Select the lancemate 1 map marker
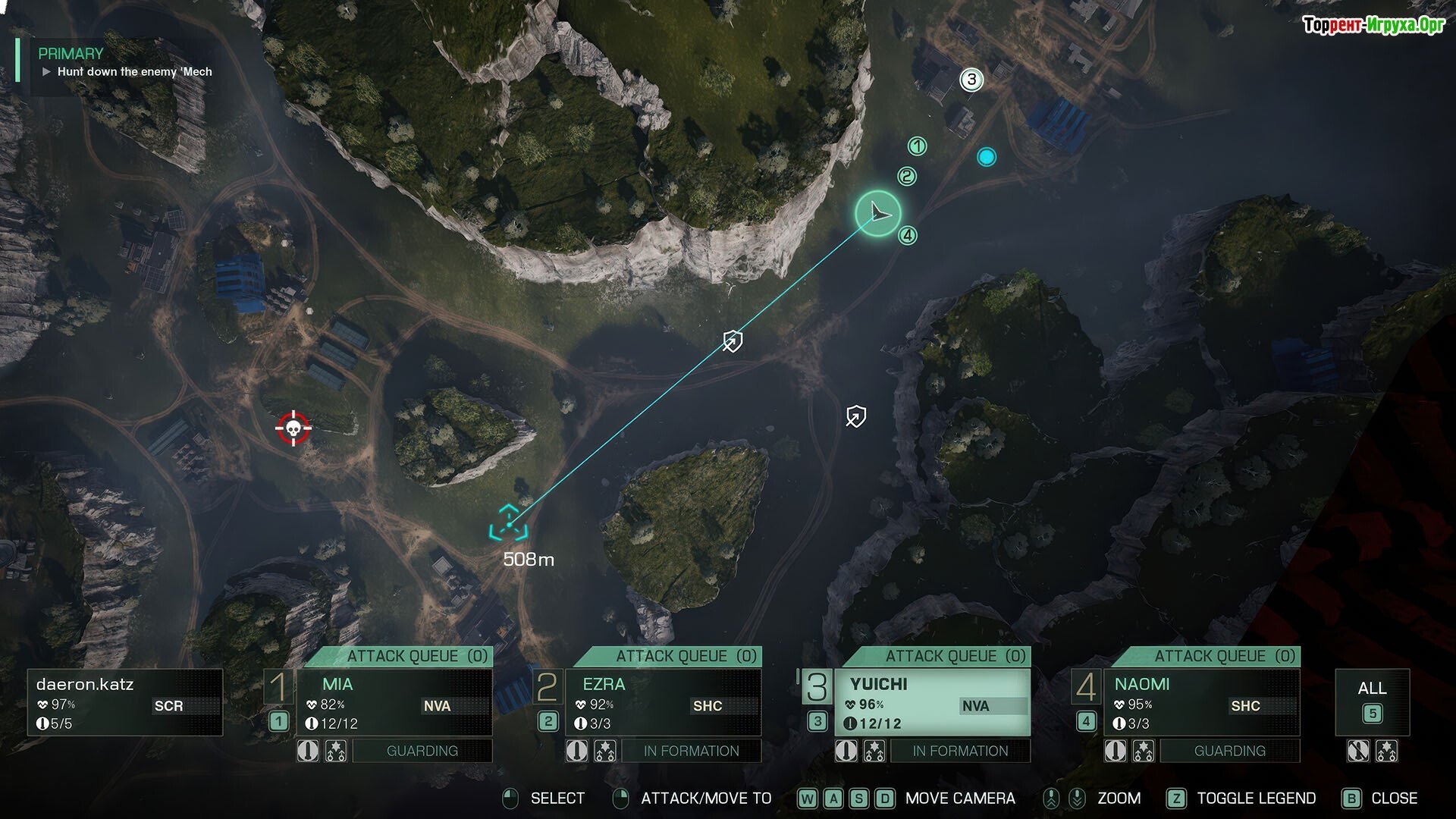 (918, 146)
